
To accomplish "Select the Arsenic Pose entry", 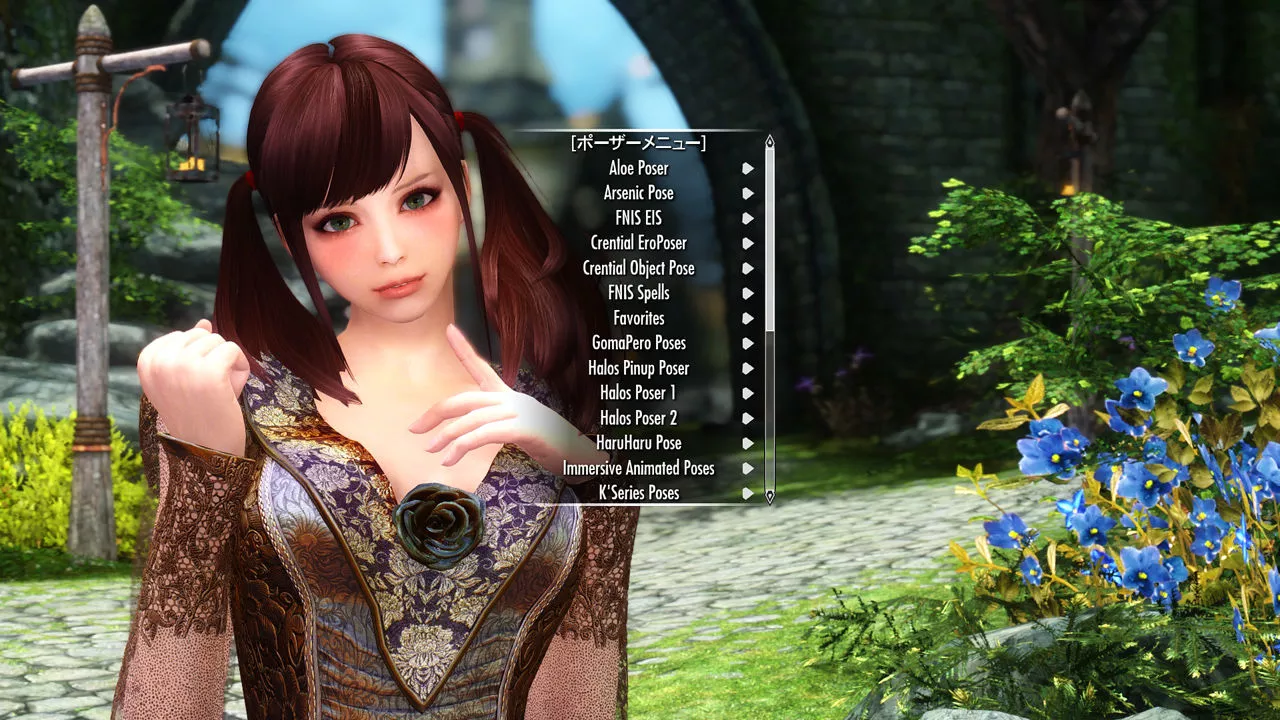I will (638, 193).
